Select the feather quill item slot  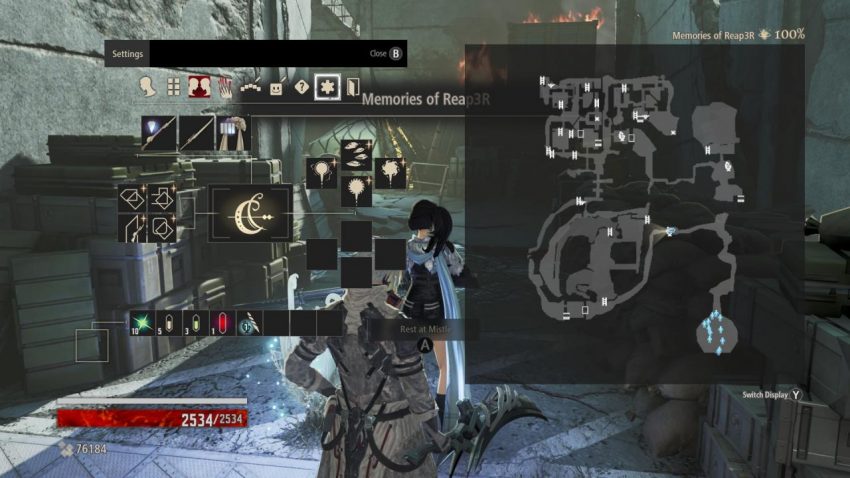click(249, 323)
